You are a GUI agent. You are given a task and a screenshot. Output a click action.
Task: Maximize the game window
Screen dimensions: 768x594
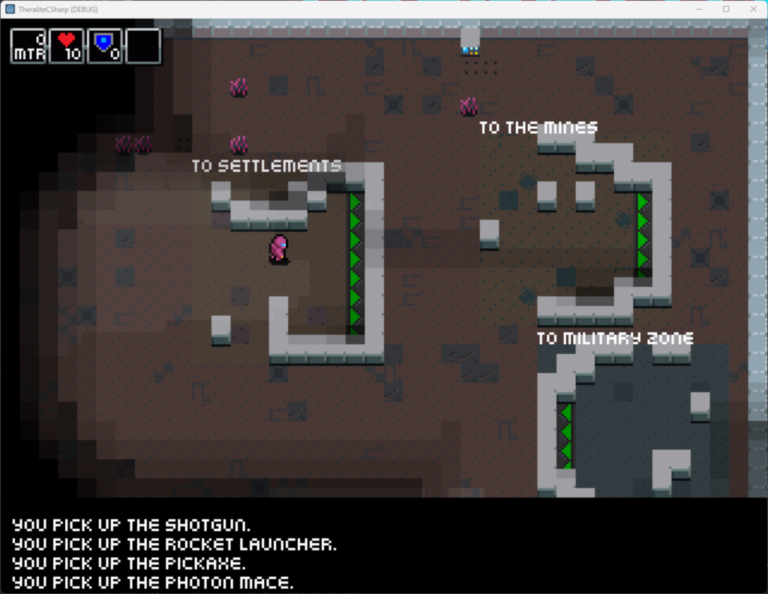coord(726,9)
